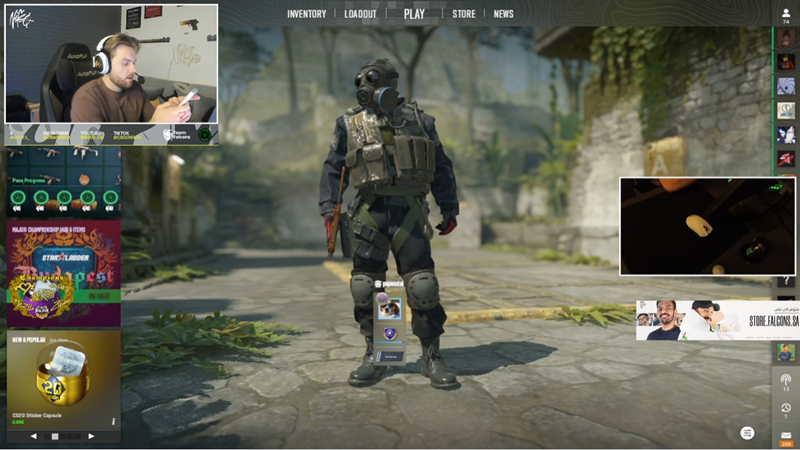Viewport: 800px width, 450px height.
Task: Select Play in the top menu
Action: click(414, 14)
